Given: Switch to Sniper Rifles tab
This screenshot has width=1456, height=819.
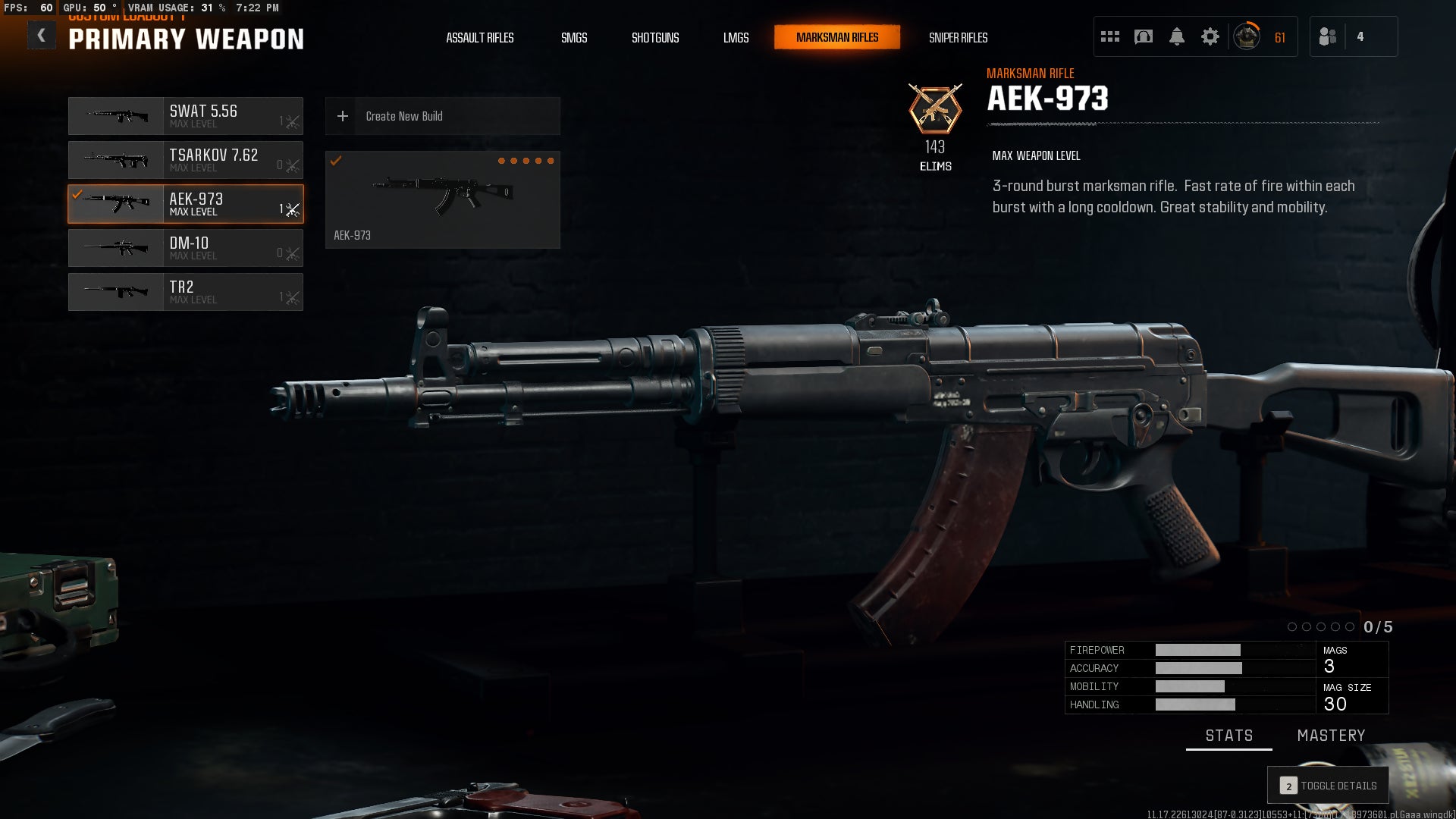Looking at the screenshot, I should (x=958, y=38).
